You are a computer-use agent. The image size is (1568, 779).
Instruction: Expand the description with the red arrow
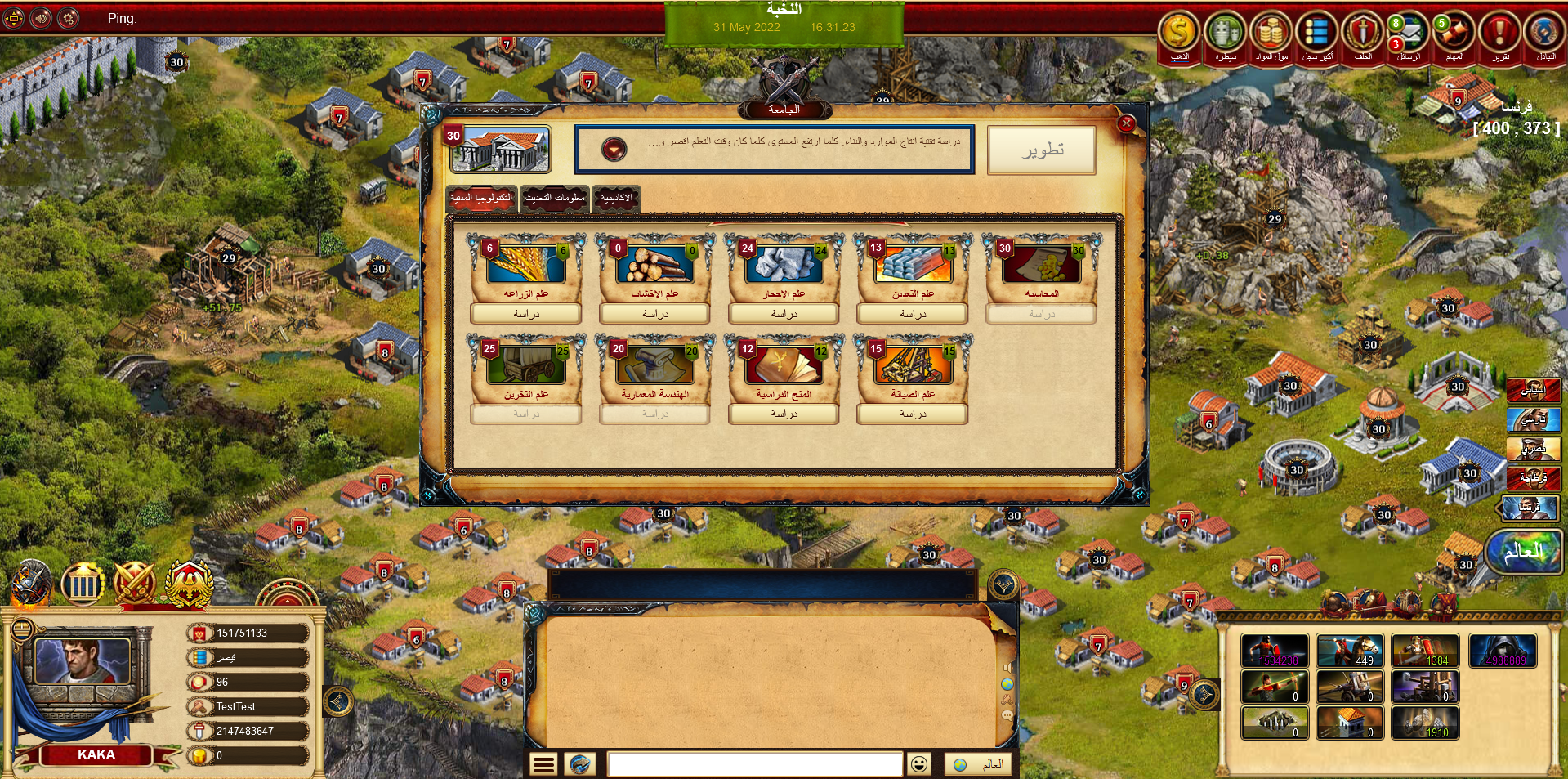click(x=614, y=149)
